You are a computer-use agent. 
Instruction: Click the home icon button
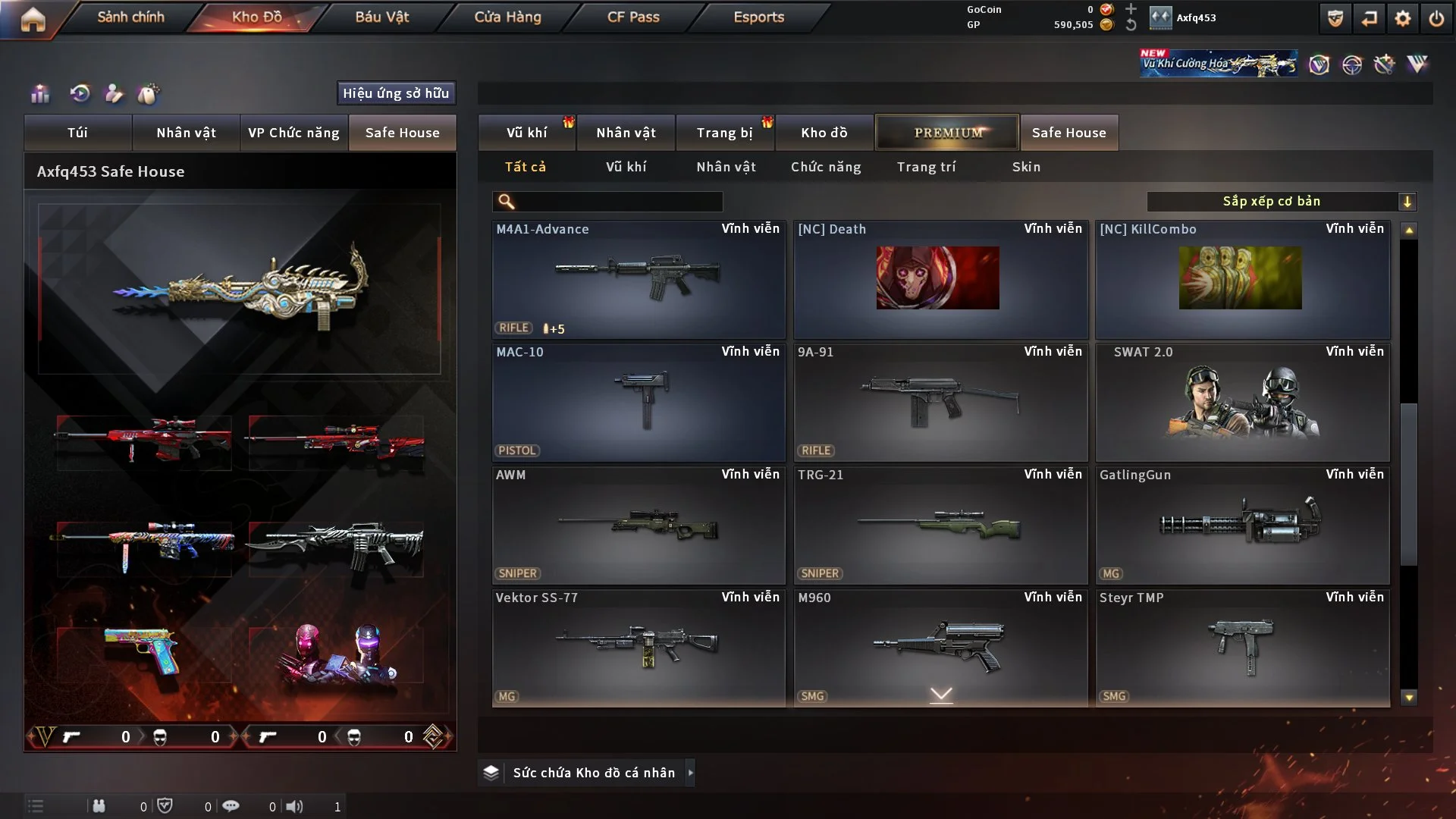(x=33, y=19)
